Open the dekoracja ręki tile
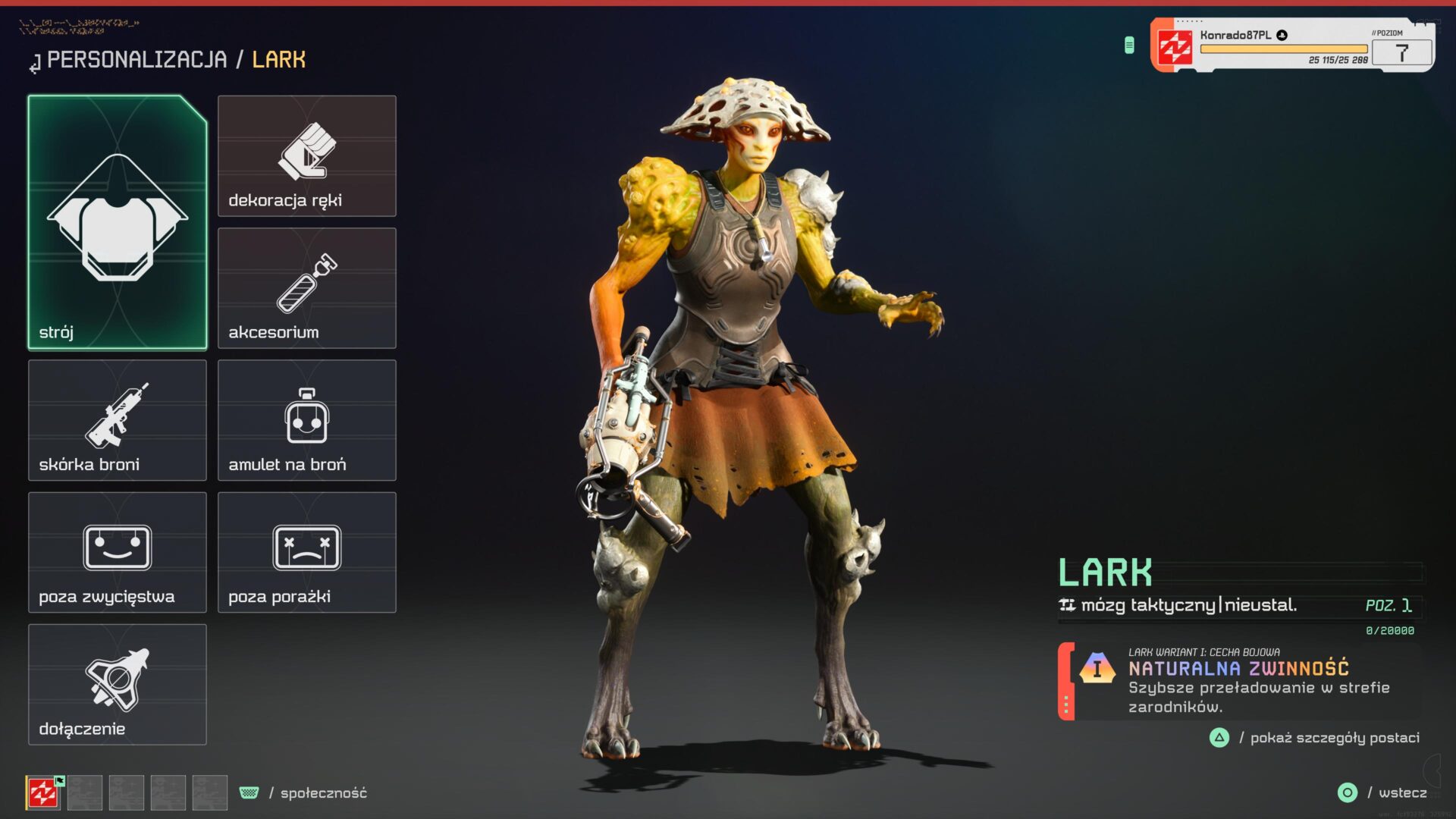This screenshot has width=1456, height=819. tap(306, 156)
